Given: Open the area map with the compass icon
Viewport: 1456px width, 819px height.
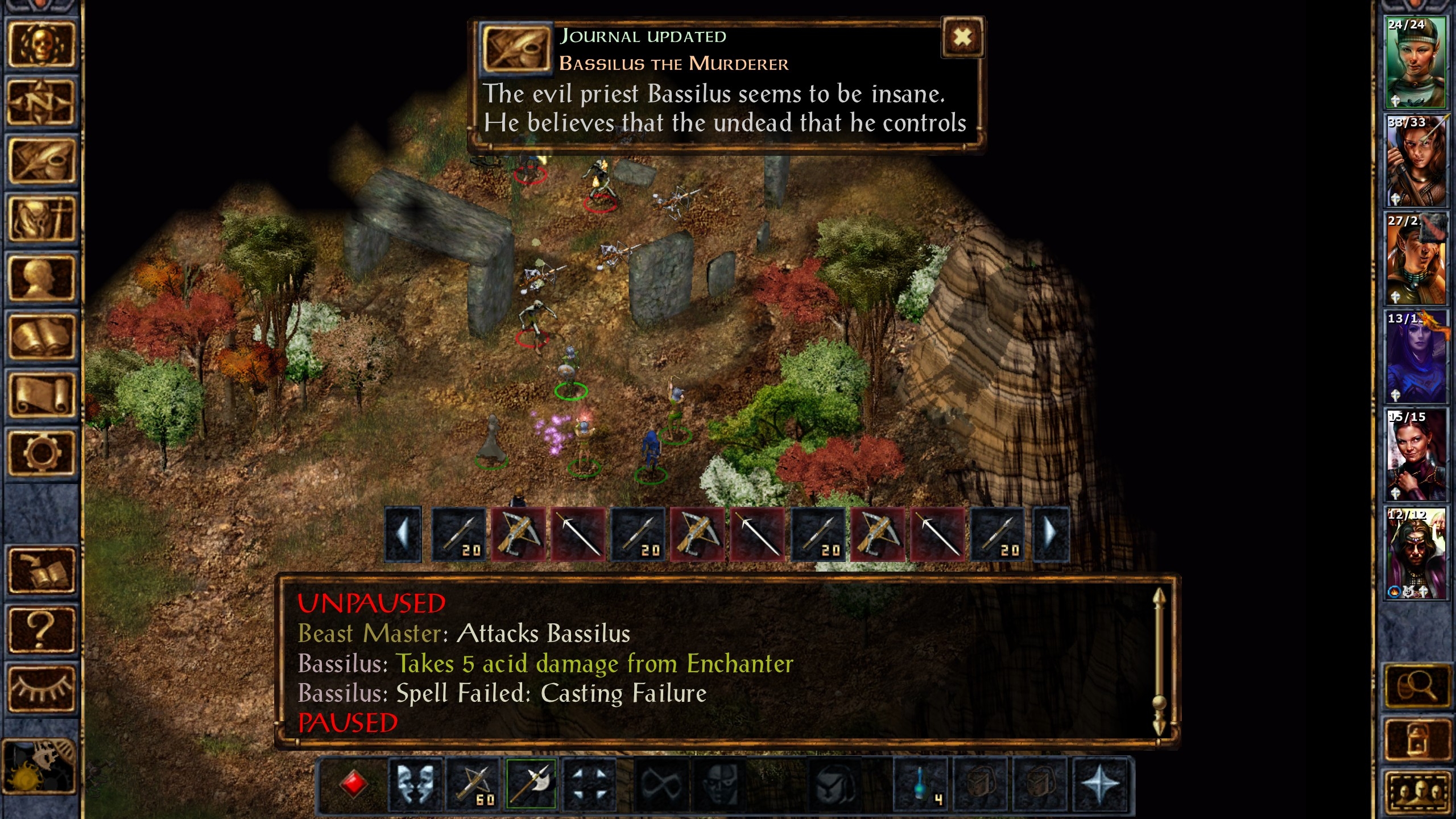Looking at the screenshot, I should [x=40, y=103].
